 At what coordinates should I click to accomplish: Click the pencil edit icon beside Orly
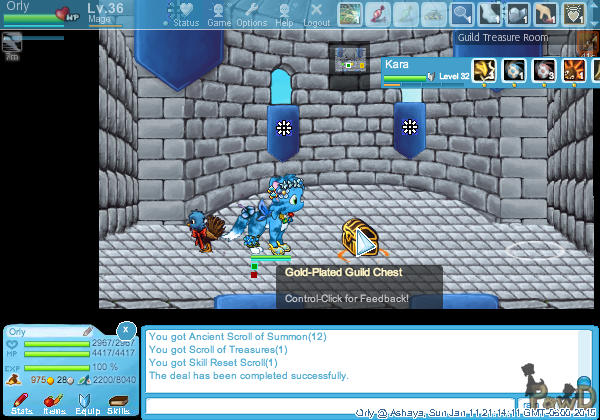tap(88, 331)
